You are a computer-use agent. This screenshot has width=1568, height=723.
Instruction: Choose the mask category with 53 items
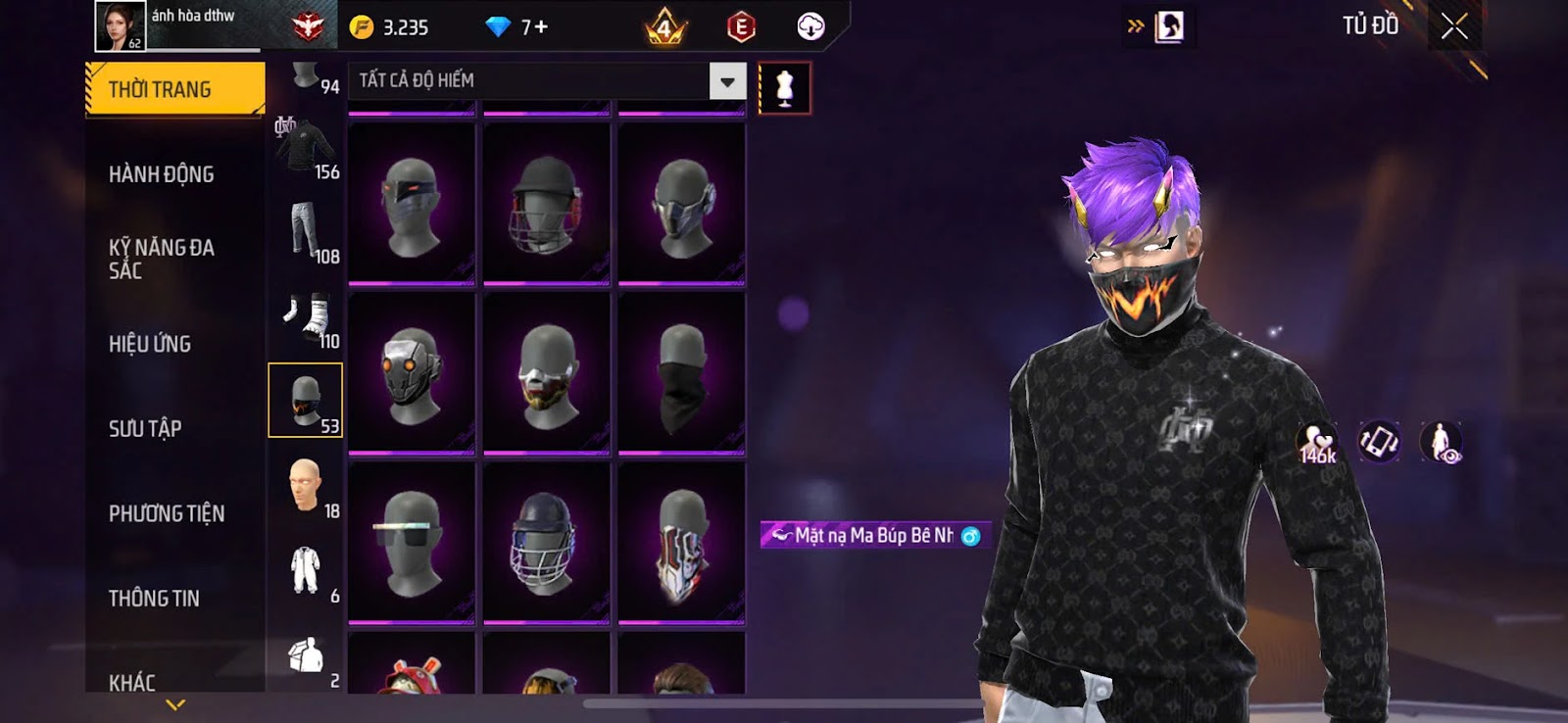pos(306,400)
